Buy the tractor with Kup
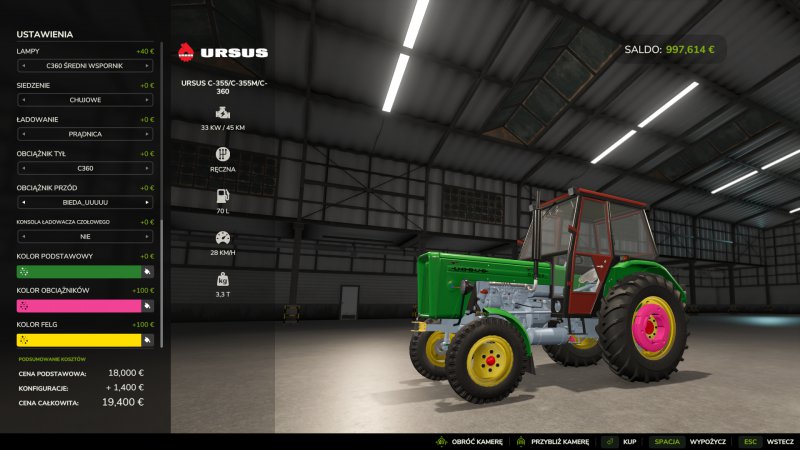Screen dimensions: 800x450 point(629,441)
